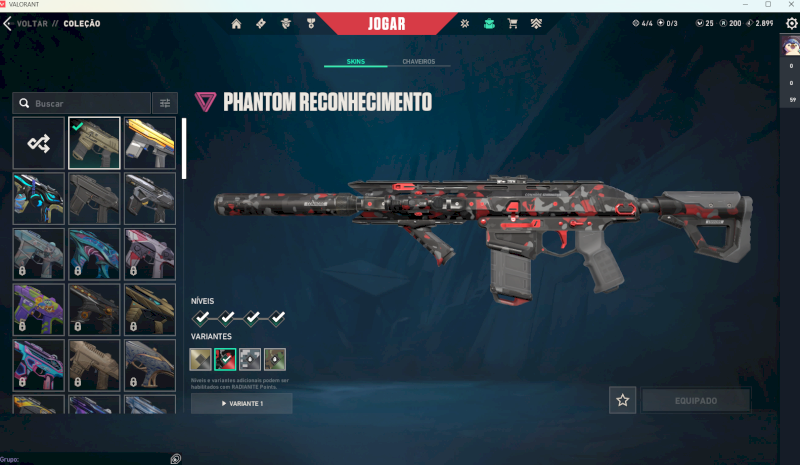Image resolution: width=800 pixels, height=465 pixels.
Task: Open the skin filter options
Action: tap(165, 103)
